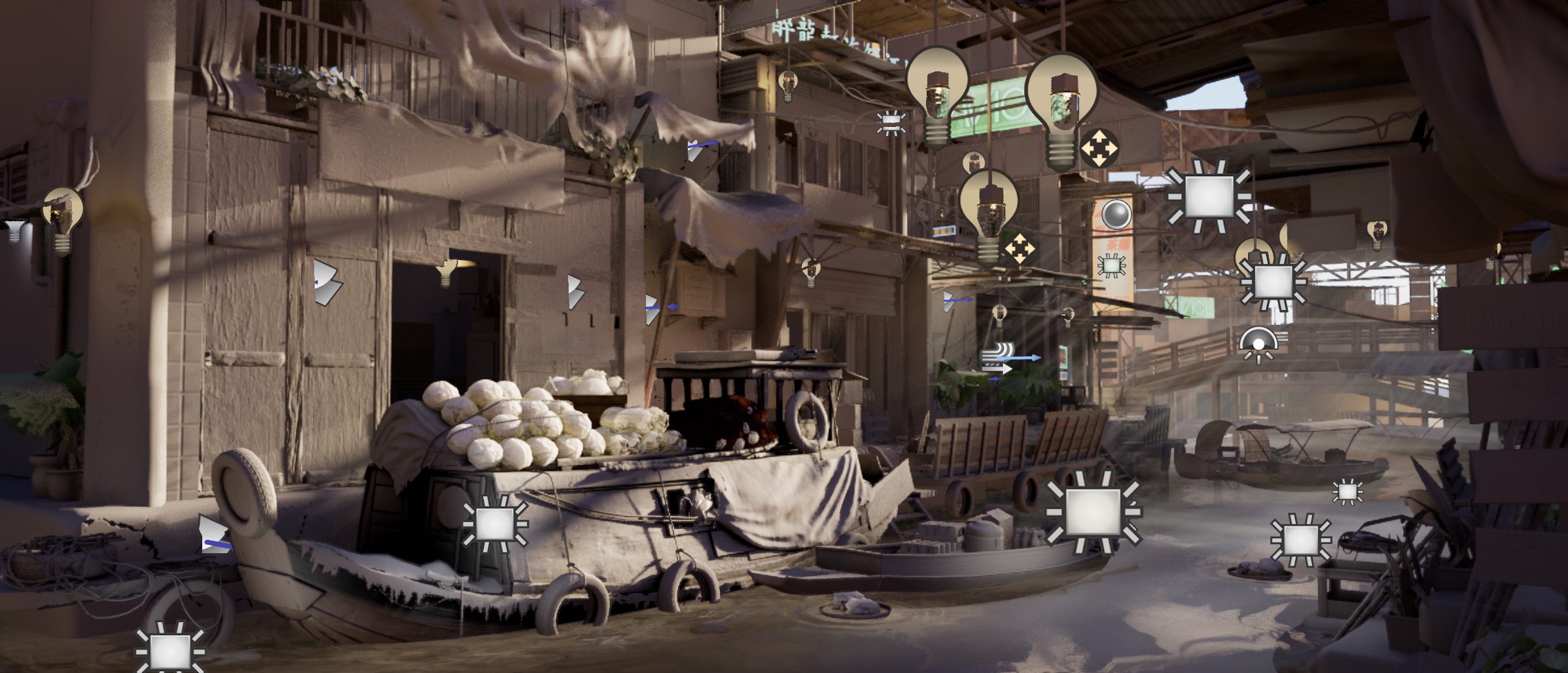Select the rect light icon on the cabbage boat
Viewport: 1568px width, 673px height.
(x=495, y=524)
